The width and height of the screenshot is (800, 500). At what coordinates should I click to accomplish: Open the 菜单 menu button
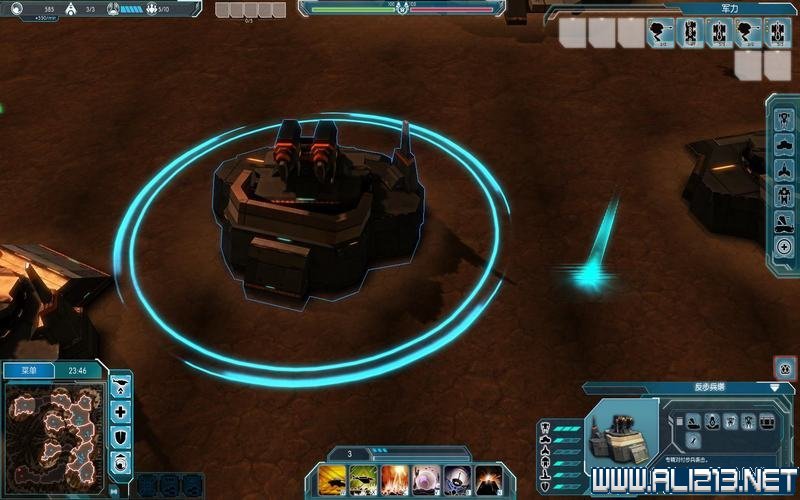point(29,370)
